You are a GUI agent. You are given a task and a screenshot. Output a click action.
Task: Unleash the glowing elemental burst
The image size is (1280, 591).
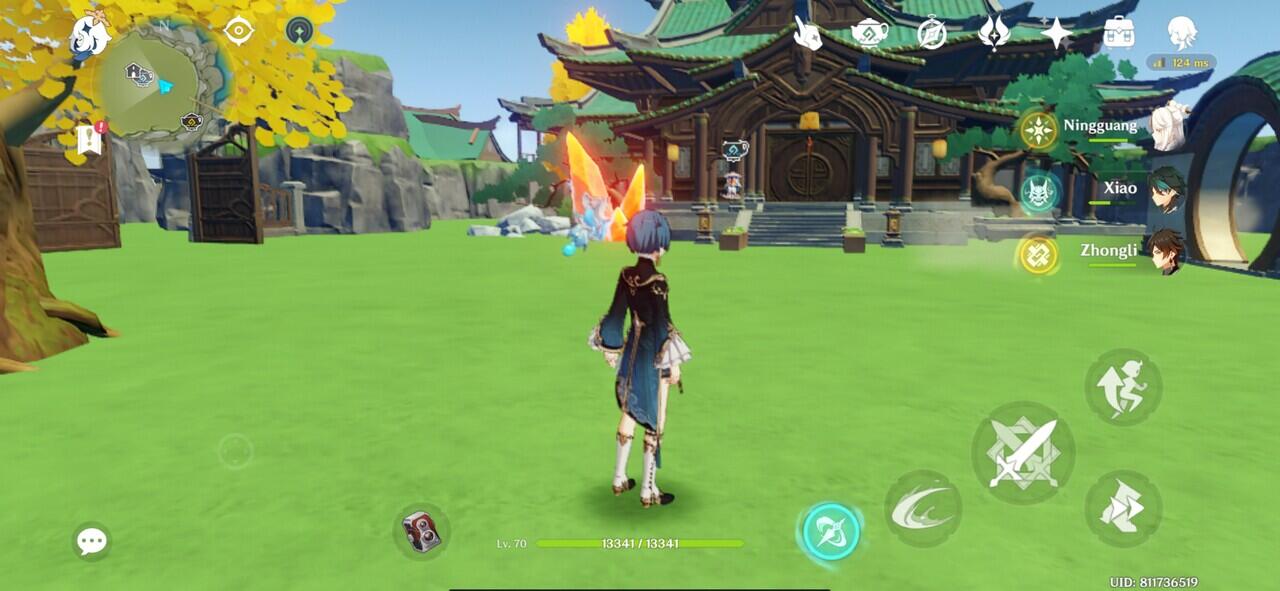pyautogui.click(x=831, y=531)
